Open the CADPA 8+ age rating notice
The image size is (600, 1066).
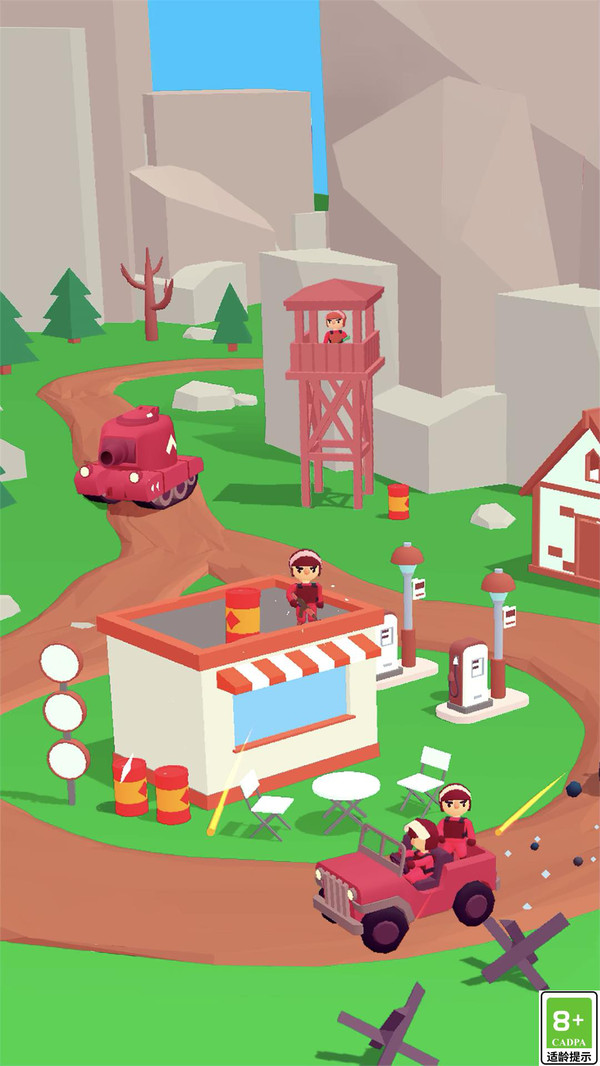point(568,1027)
